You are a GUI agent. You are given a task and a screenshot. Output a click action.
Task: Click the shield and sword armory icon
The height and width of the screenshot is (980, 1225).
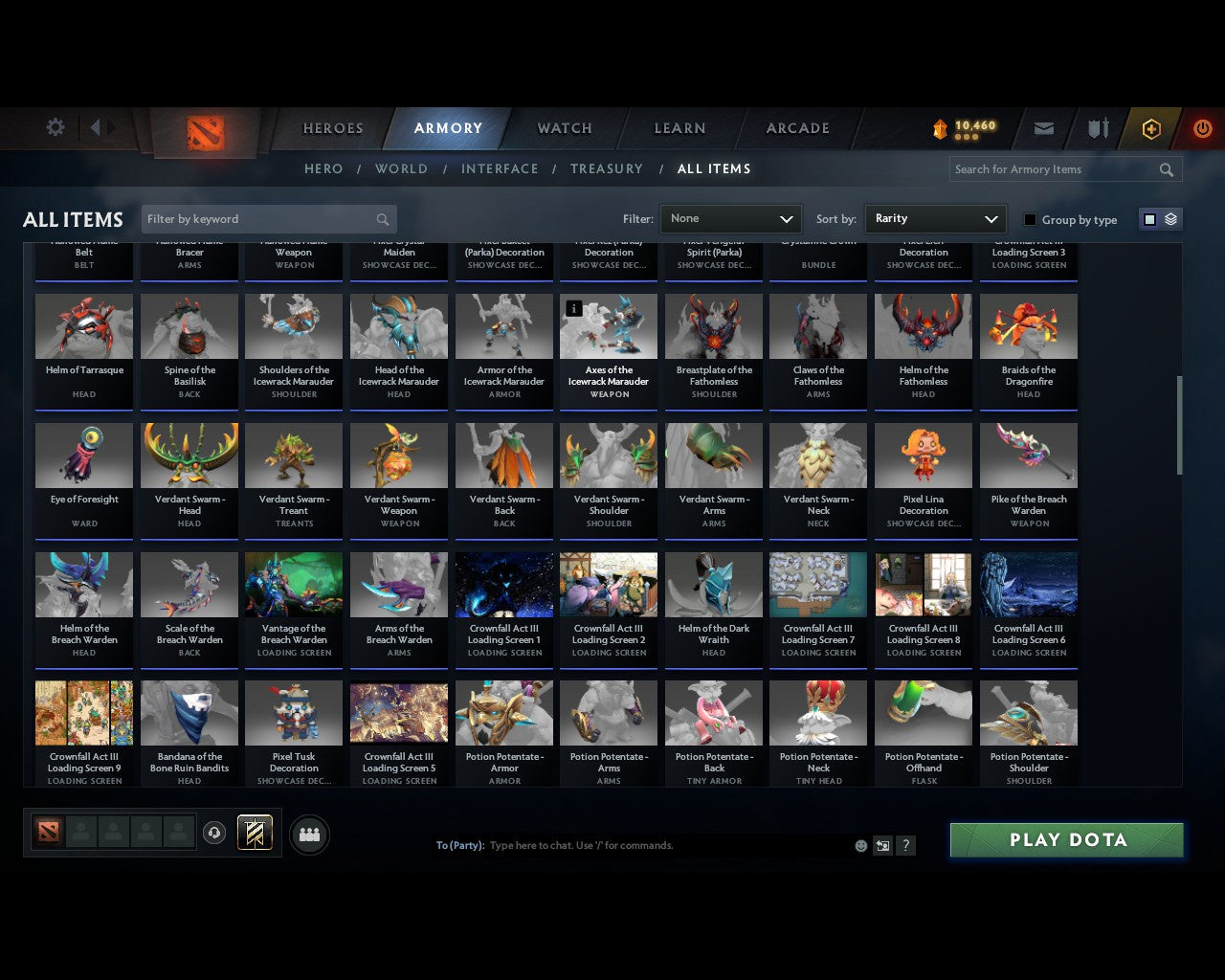1097,127
